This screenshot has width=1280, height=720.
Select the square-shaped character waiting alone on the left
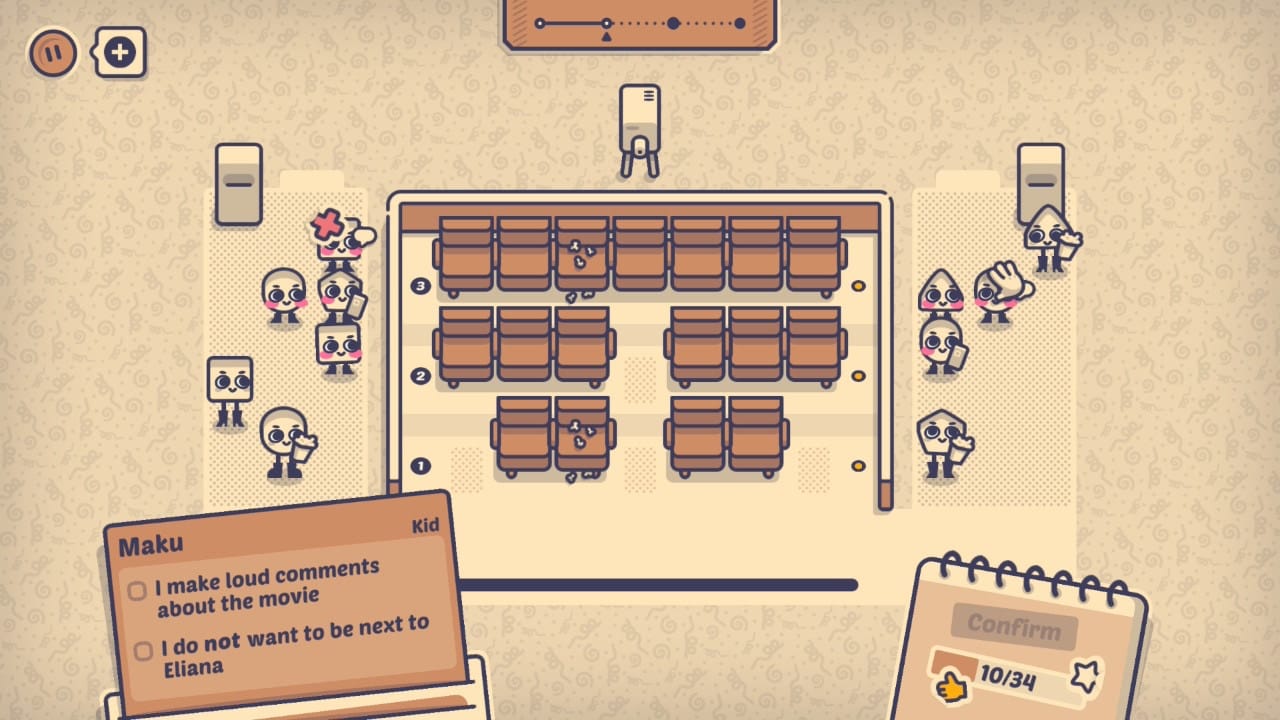(228, 378)
